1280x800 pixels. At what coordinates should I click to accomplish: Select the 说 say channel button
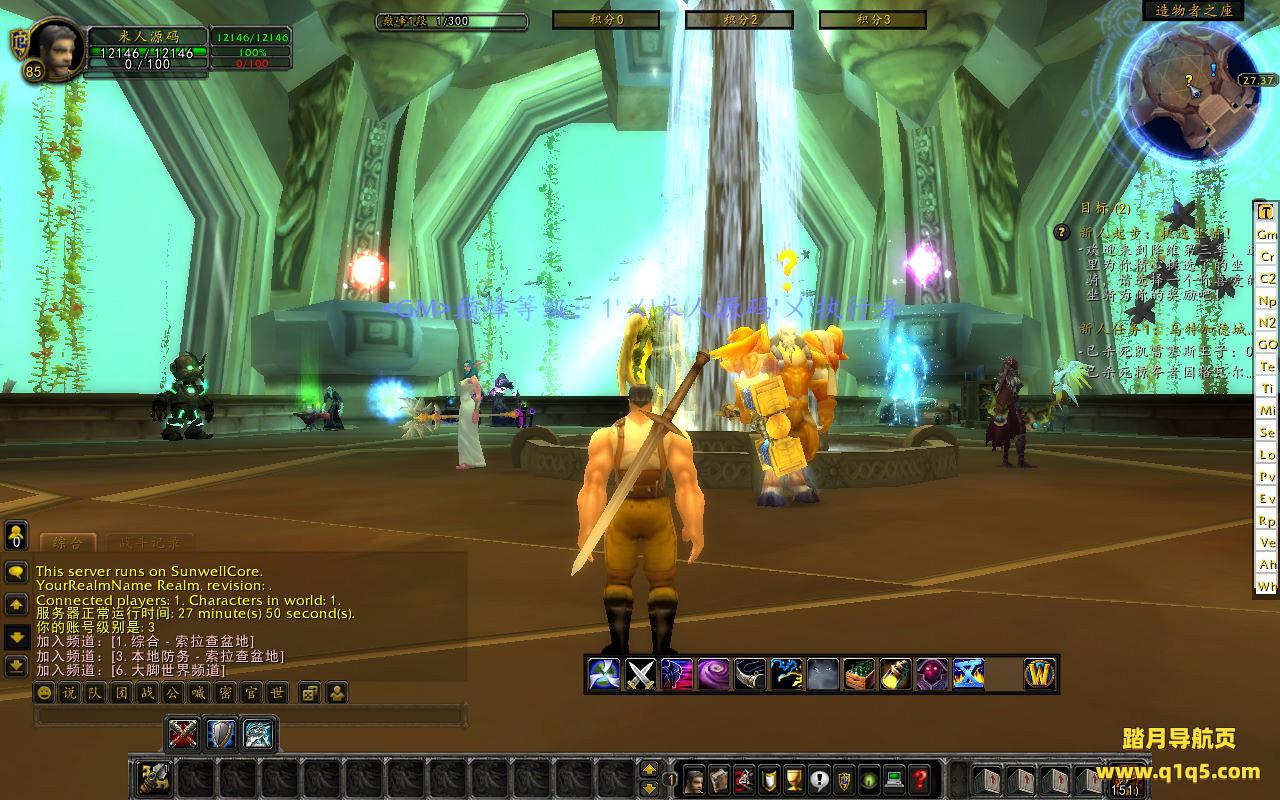click(69, 693)
